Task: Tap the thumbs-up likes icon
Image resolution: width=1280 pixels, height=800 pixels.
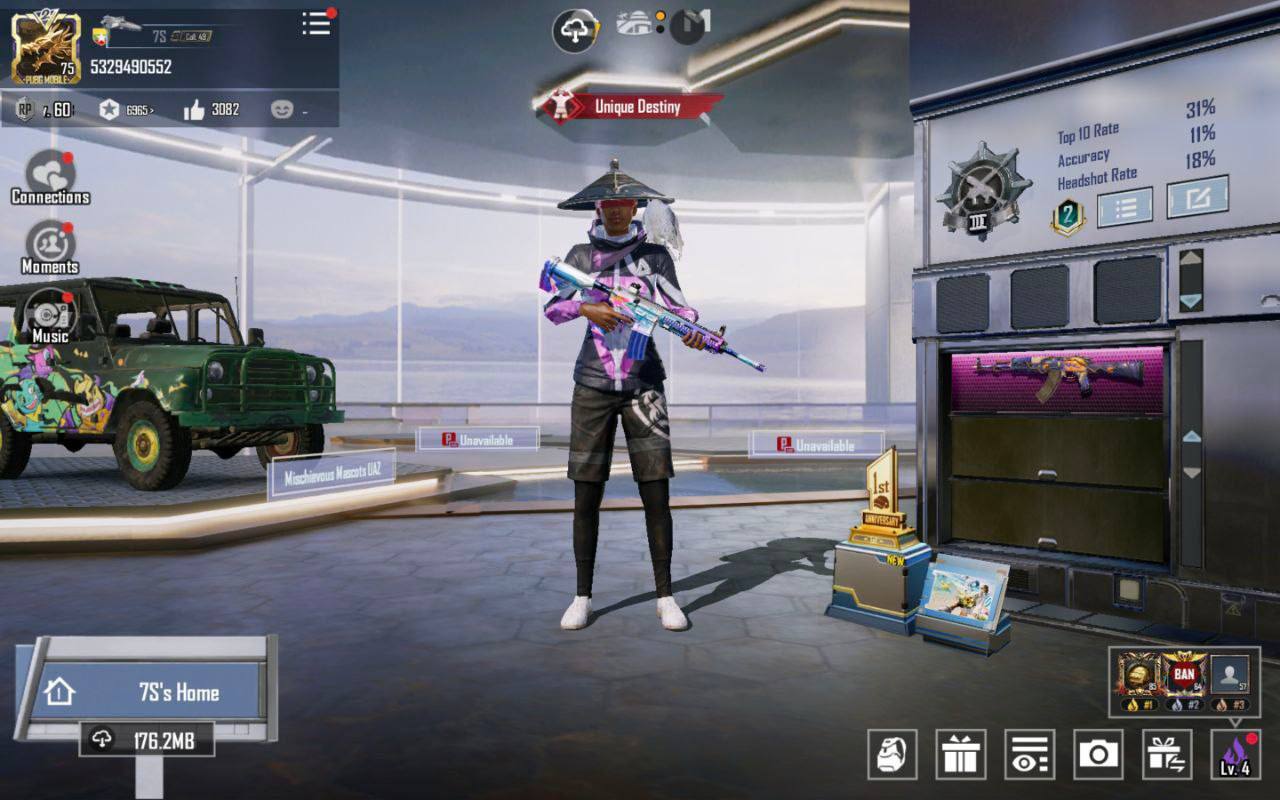Action: click(194, 110)
